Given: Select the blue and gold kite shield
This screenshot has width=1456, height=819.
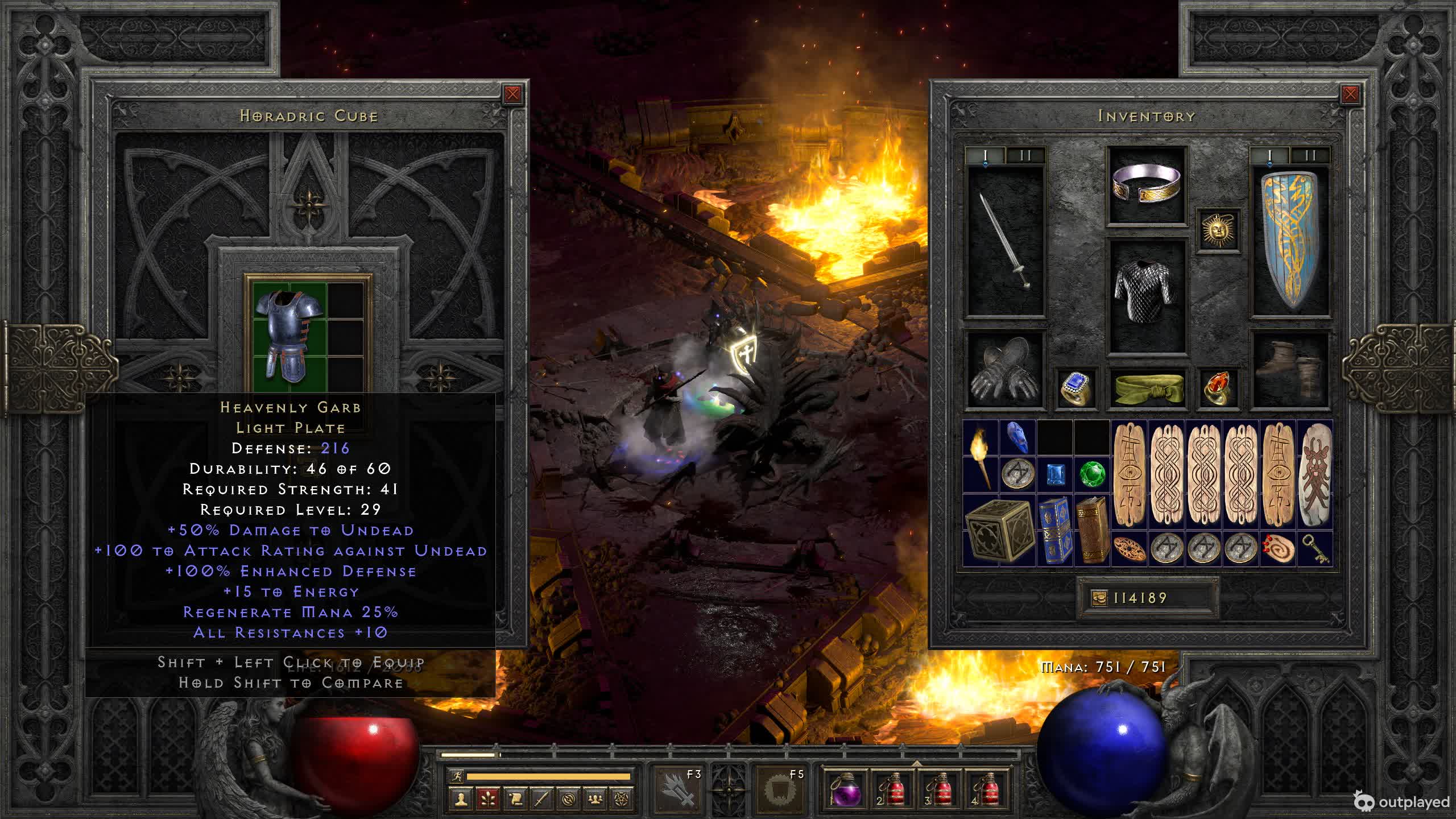Looking at the screenshot, I should tap(1290, 240).
